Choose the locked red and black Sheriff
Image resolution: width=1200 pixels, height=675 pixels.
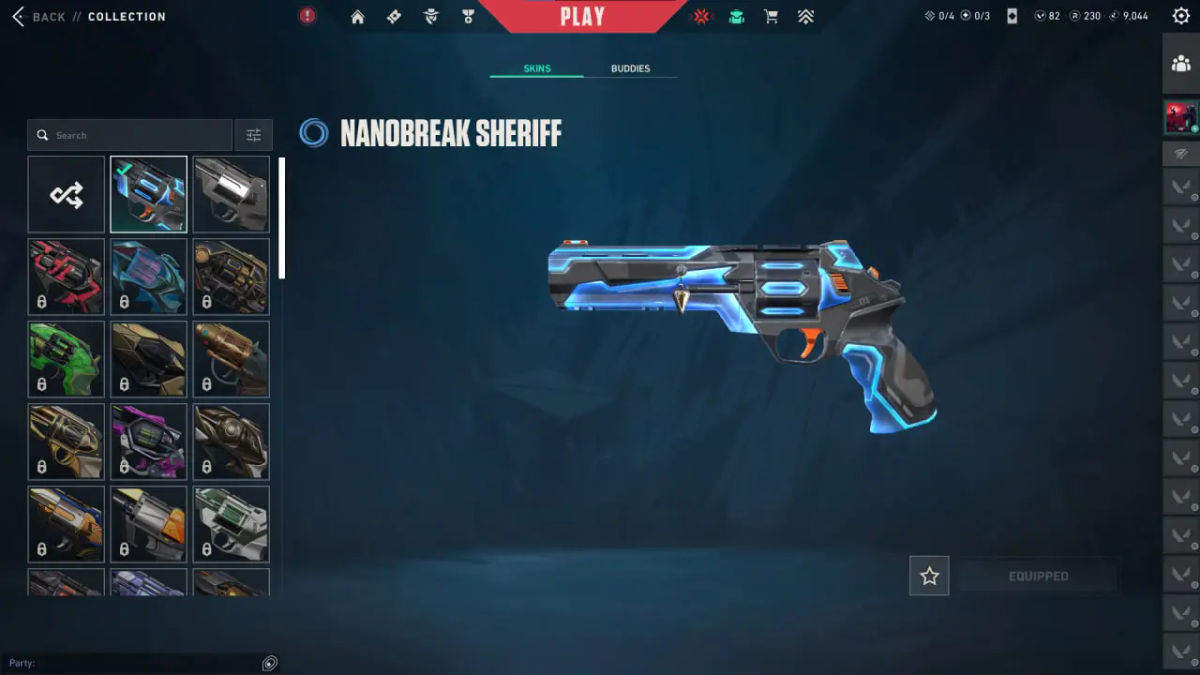click(66, 276)
